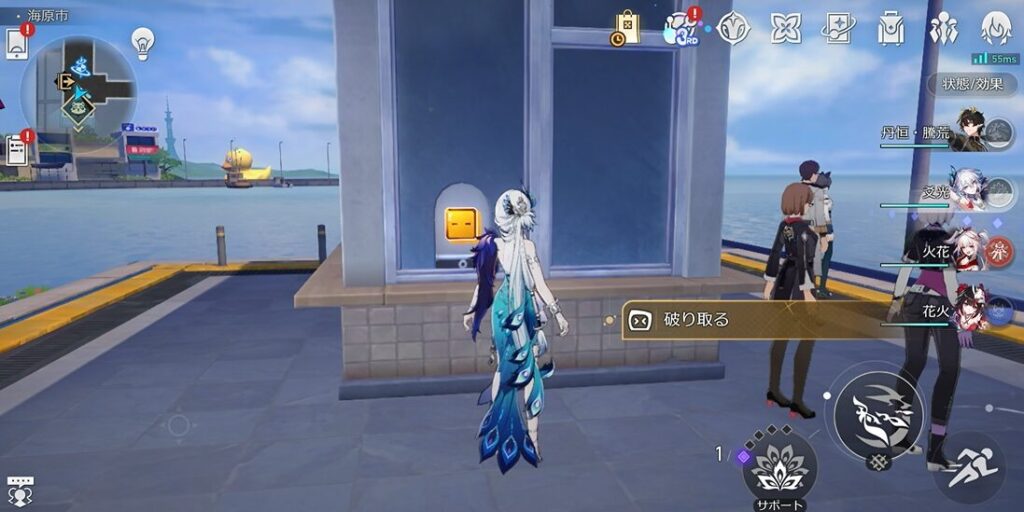Switch to party member 花火
1024x512 pixels.
(x=970, y=311)
